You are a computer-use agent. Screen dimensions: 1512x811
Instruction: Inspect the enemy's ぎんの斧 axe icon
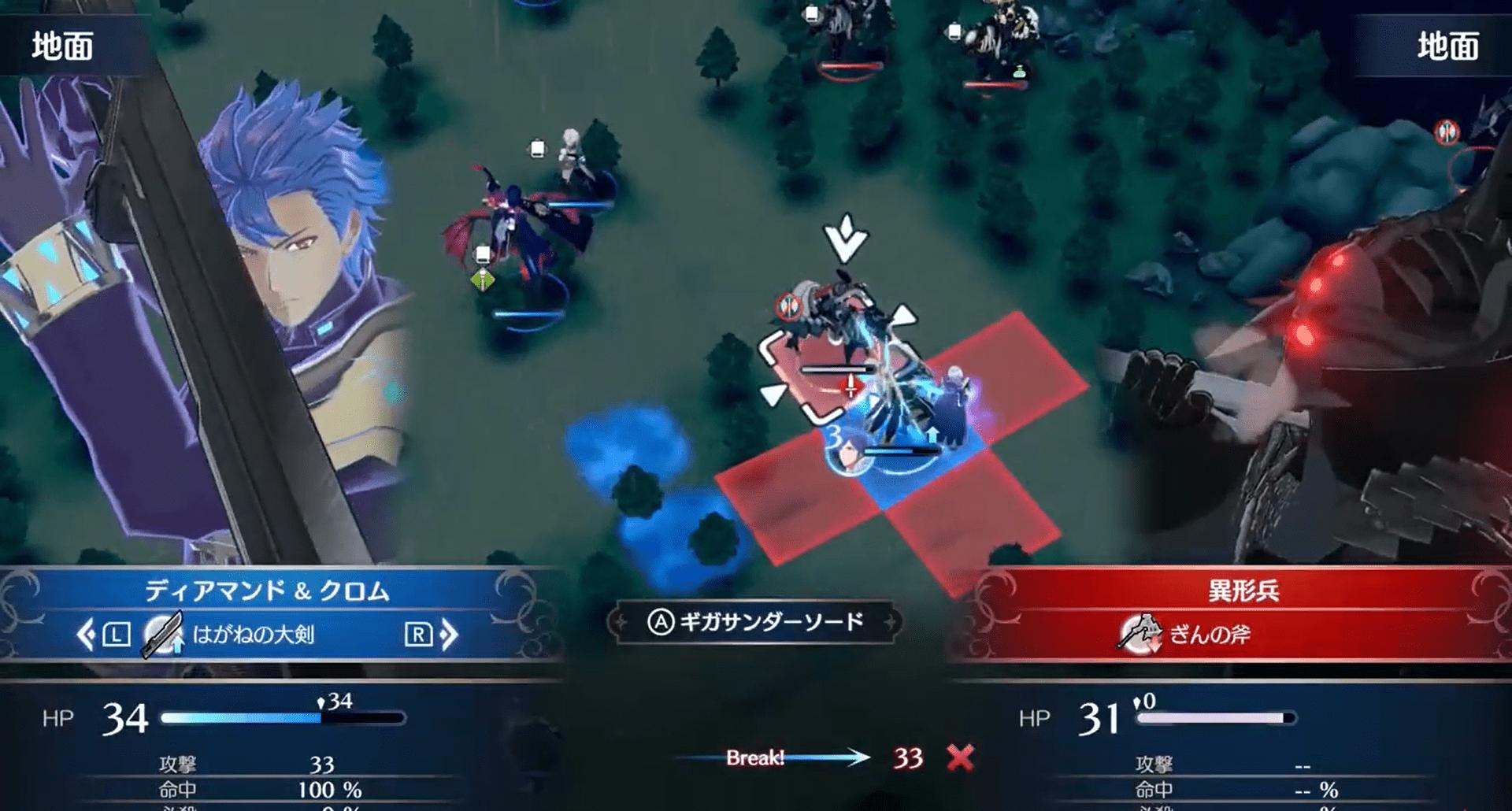[x=1139, y=635]
